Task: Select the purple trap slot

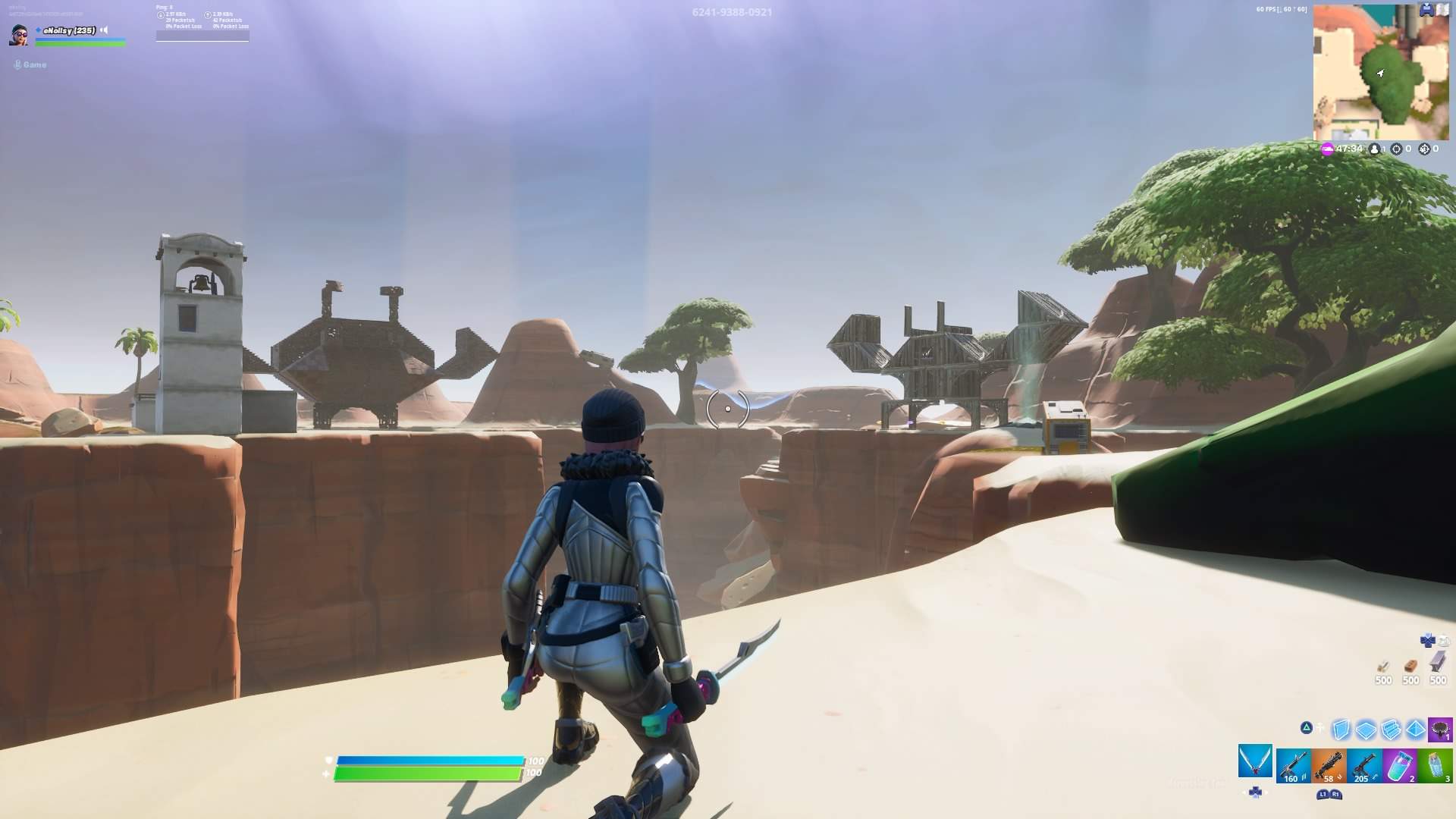Action: coord(1439,730)
